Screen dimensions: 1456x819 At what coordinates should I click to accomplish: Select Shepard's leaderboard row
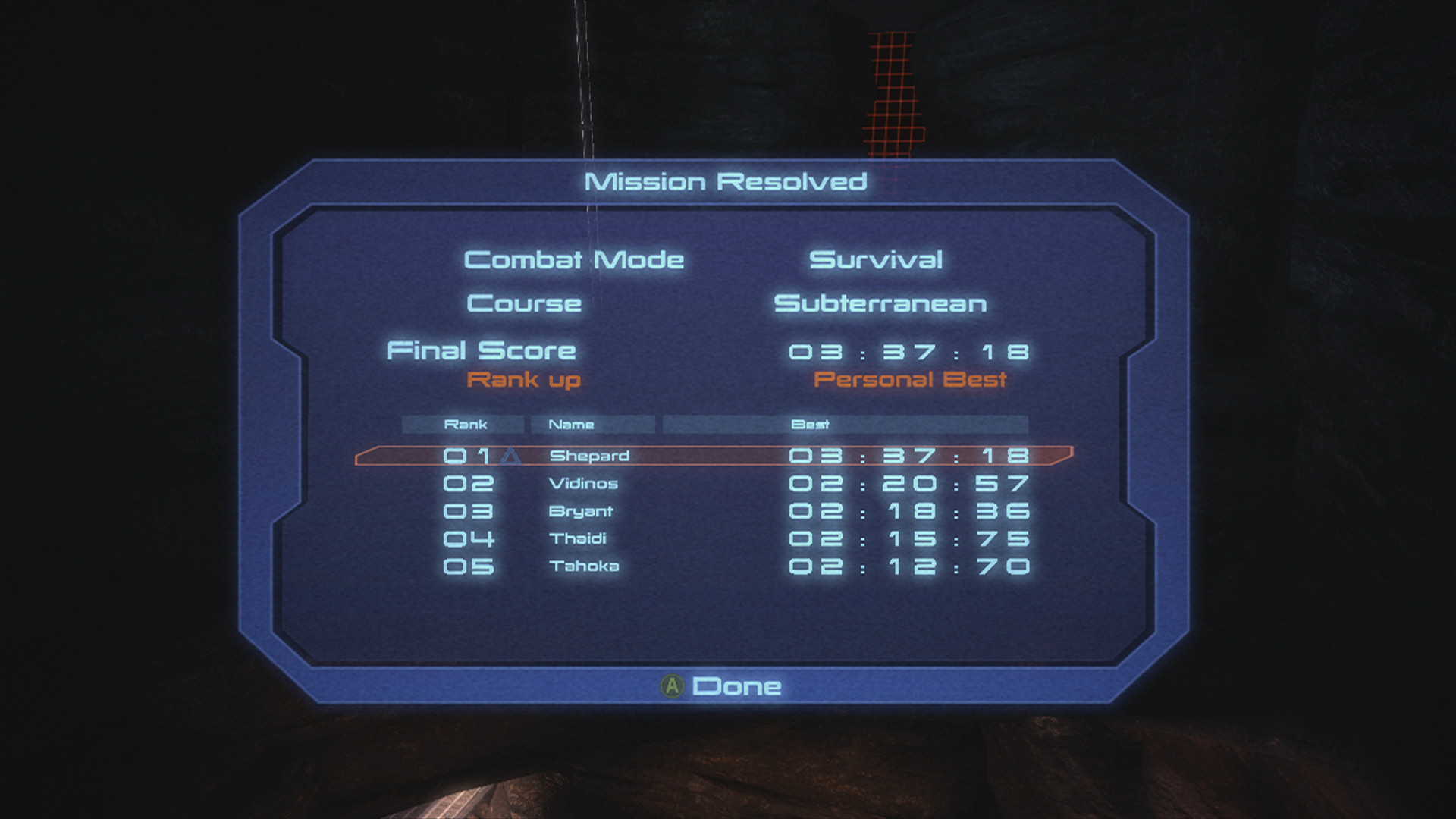pos(713,456)
